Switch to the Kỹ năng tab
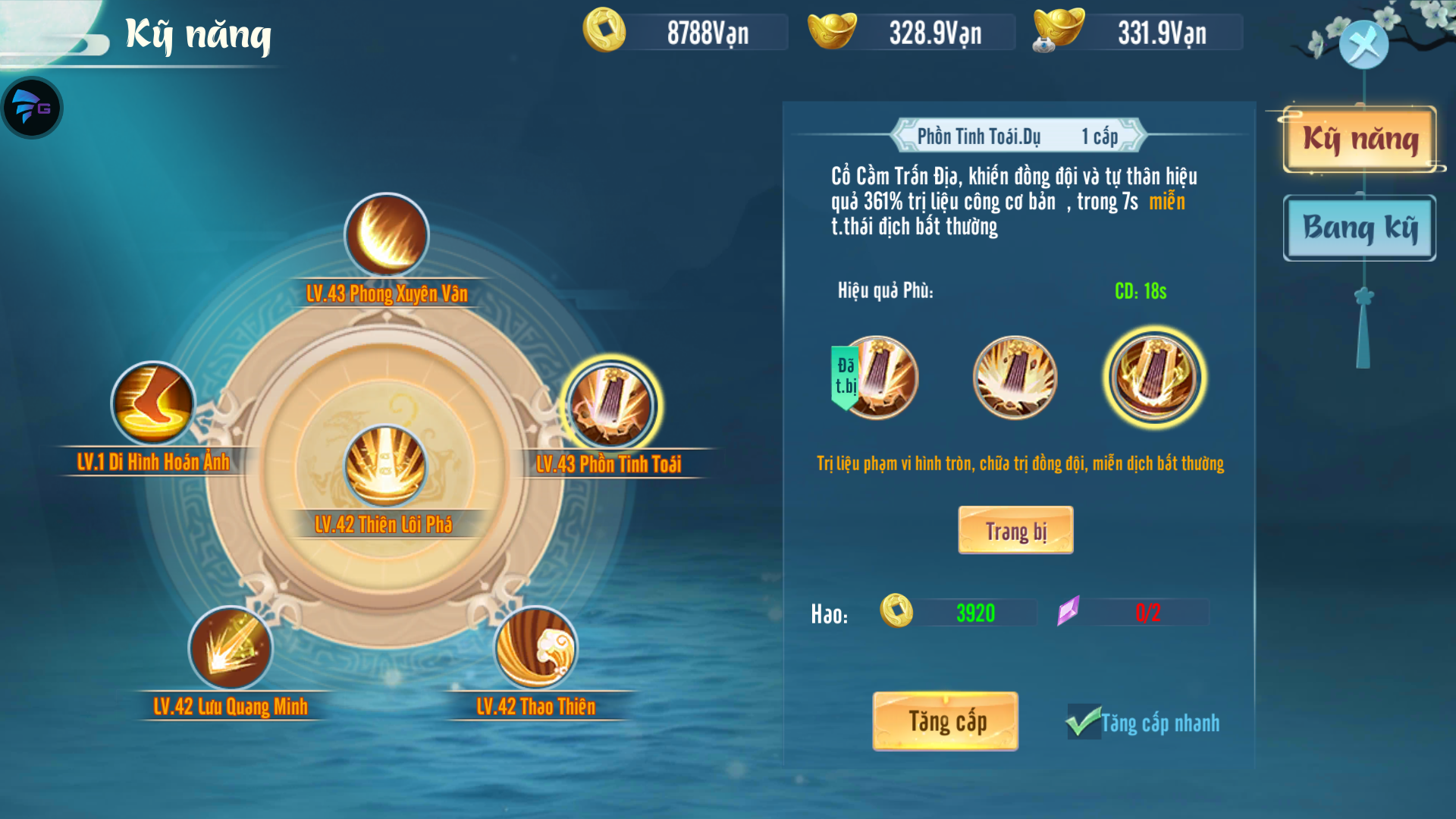This screenshot has width=1456, height=819. tap(1360, 140)
